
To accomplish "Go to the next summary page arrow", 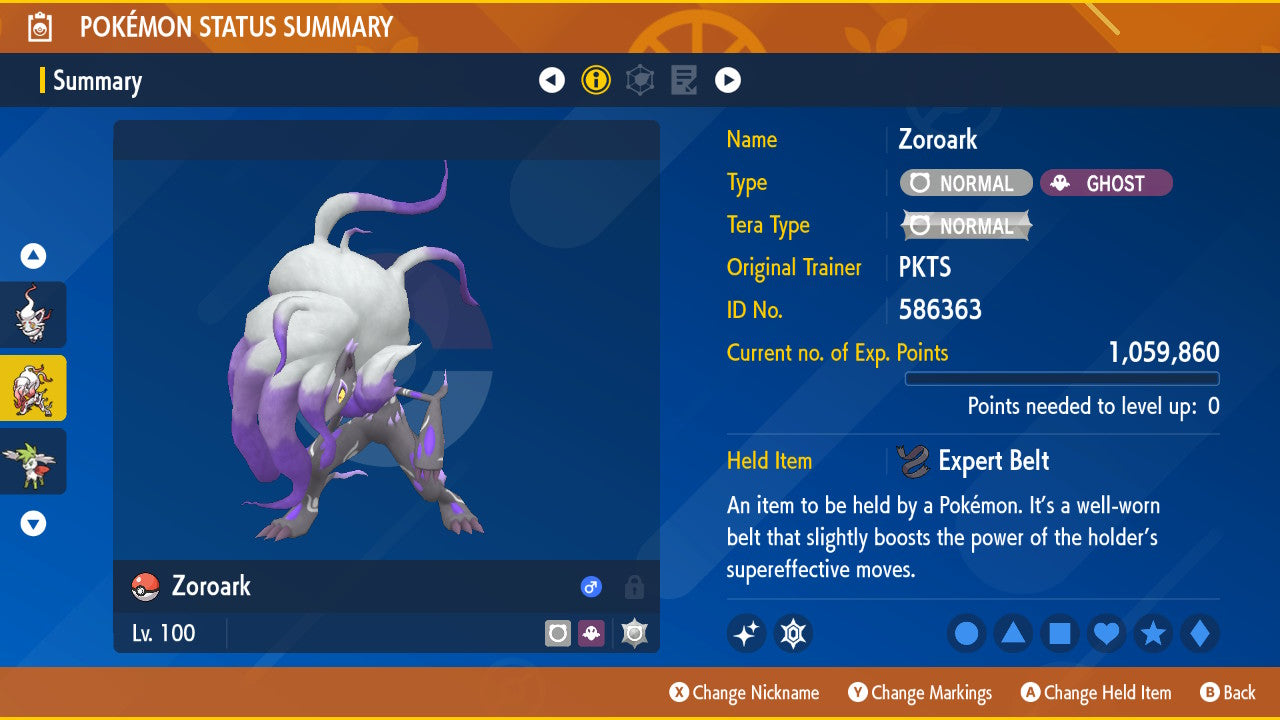I will coord(728,80).
